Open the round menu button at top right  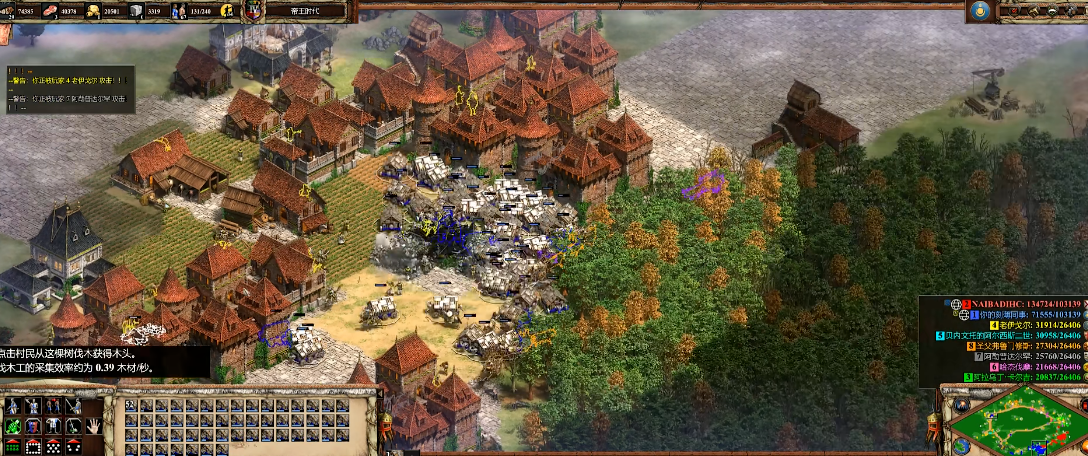tap(980, 11)
